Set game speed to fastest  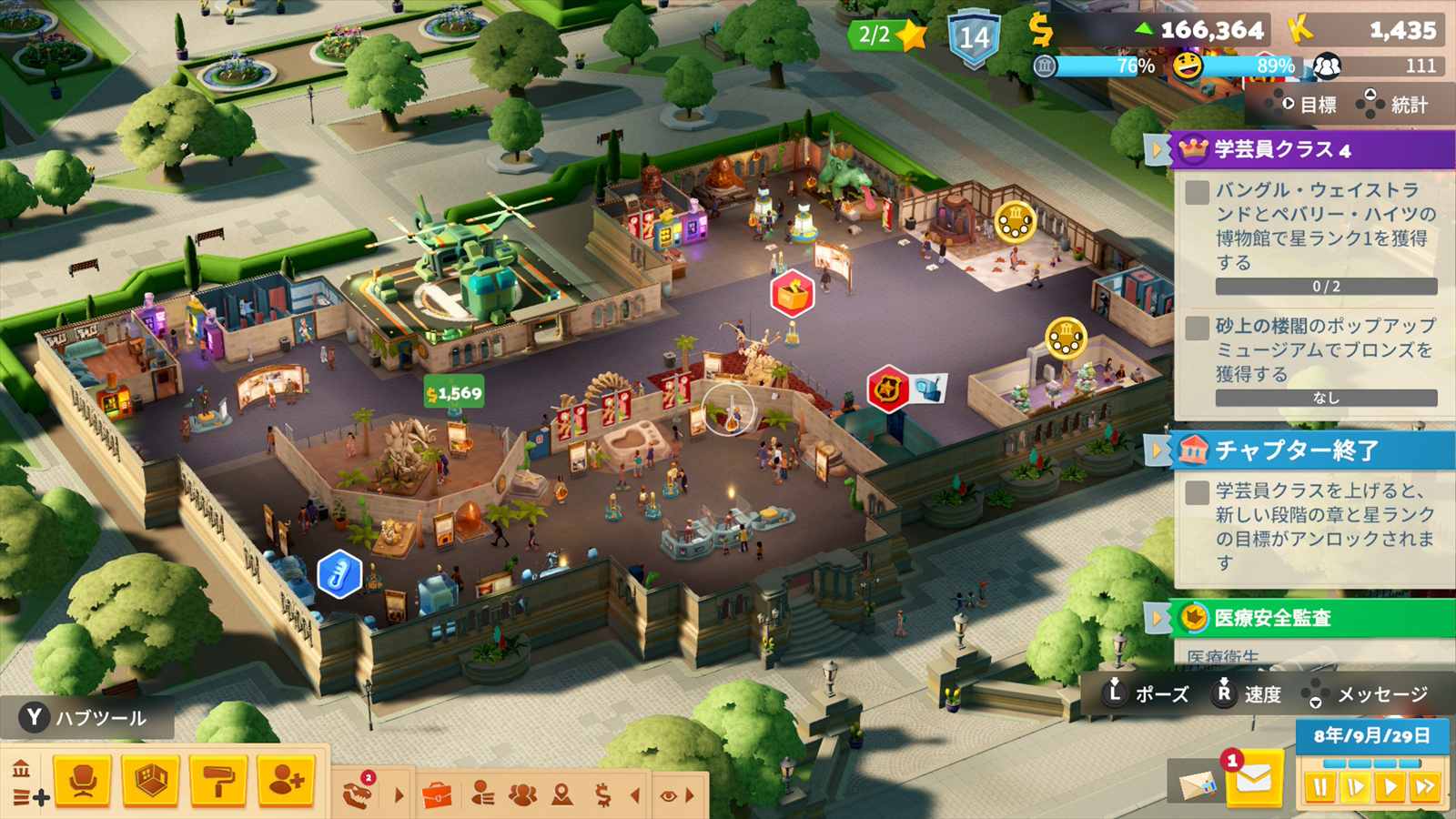1425,786
